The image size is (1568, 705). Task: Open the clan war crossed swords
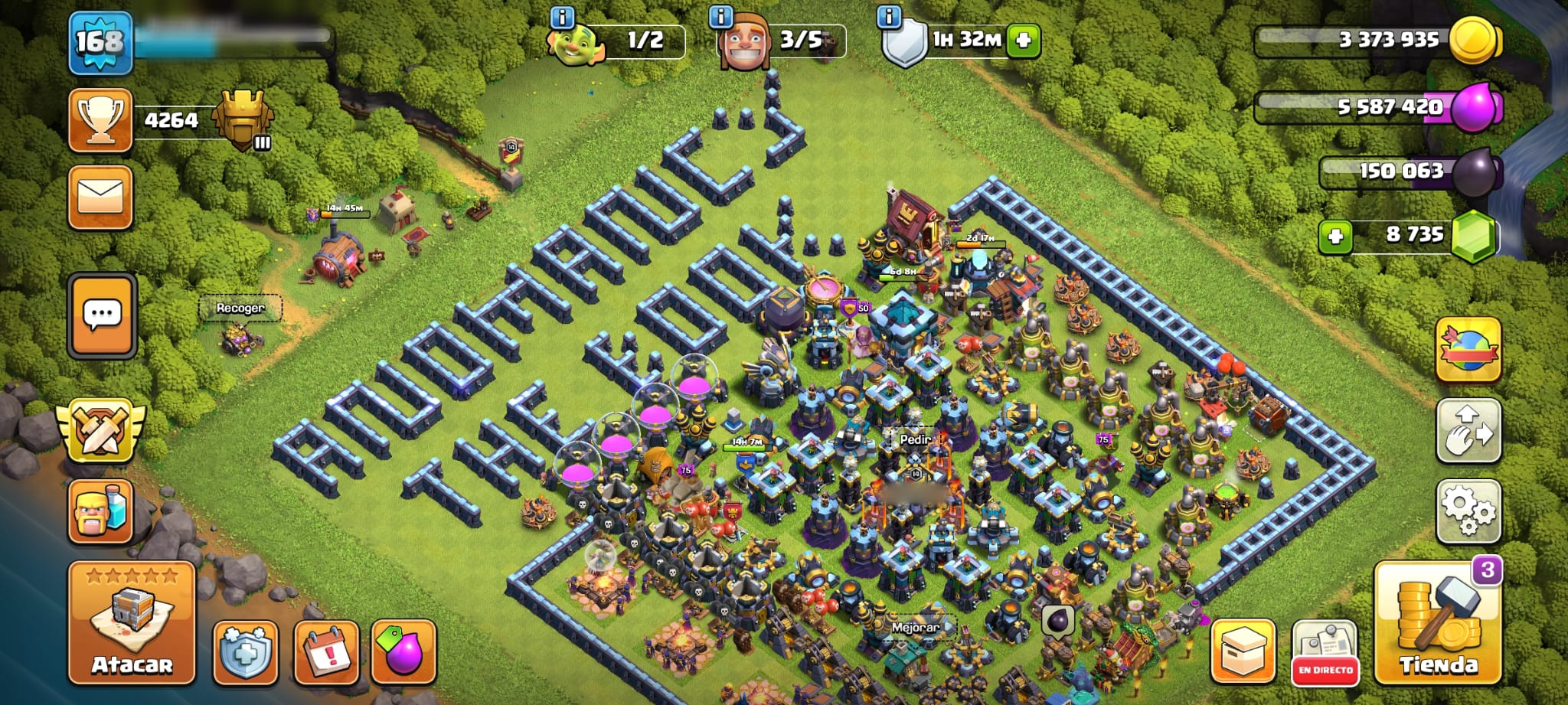[100, 431]
